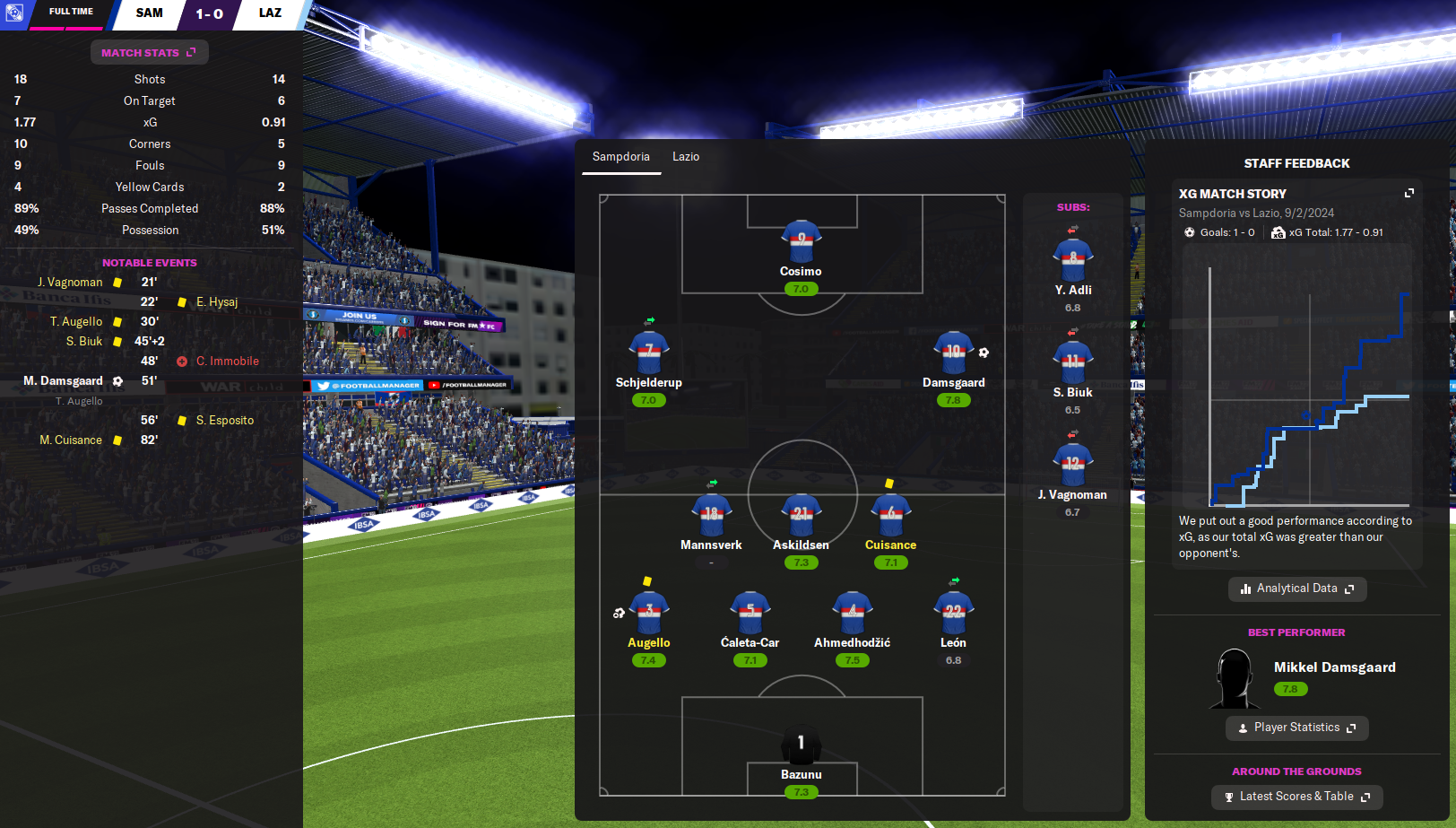Open Latest Scores & Table
Image resolution: width=1456 pixels, height=828 pixels.
pos(1296,797)
